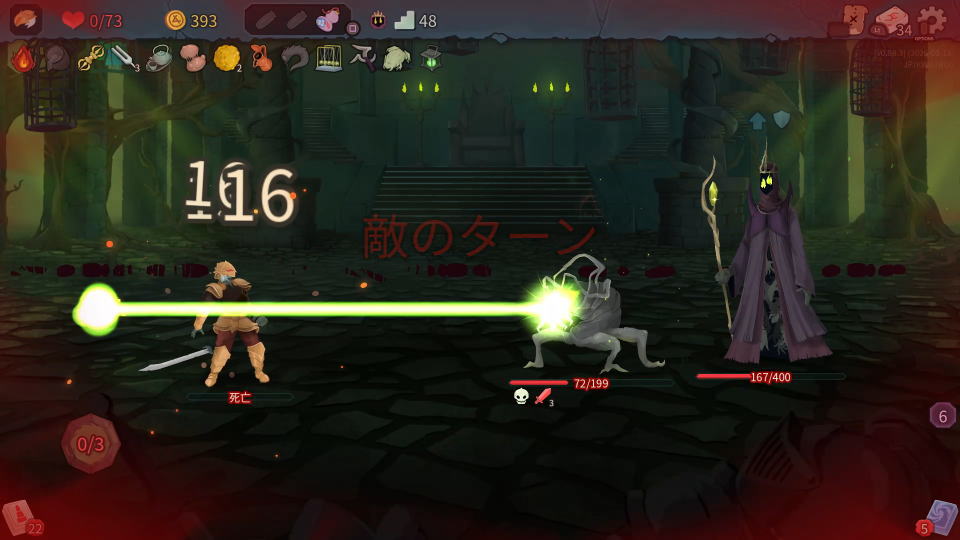Inspect the burning flame relic
The image size is (960, 540).
click(23, 58)
